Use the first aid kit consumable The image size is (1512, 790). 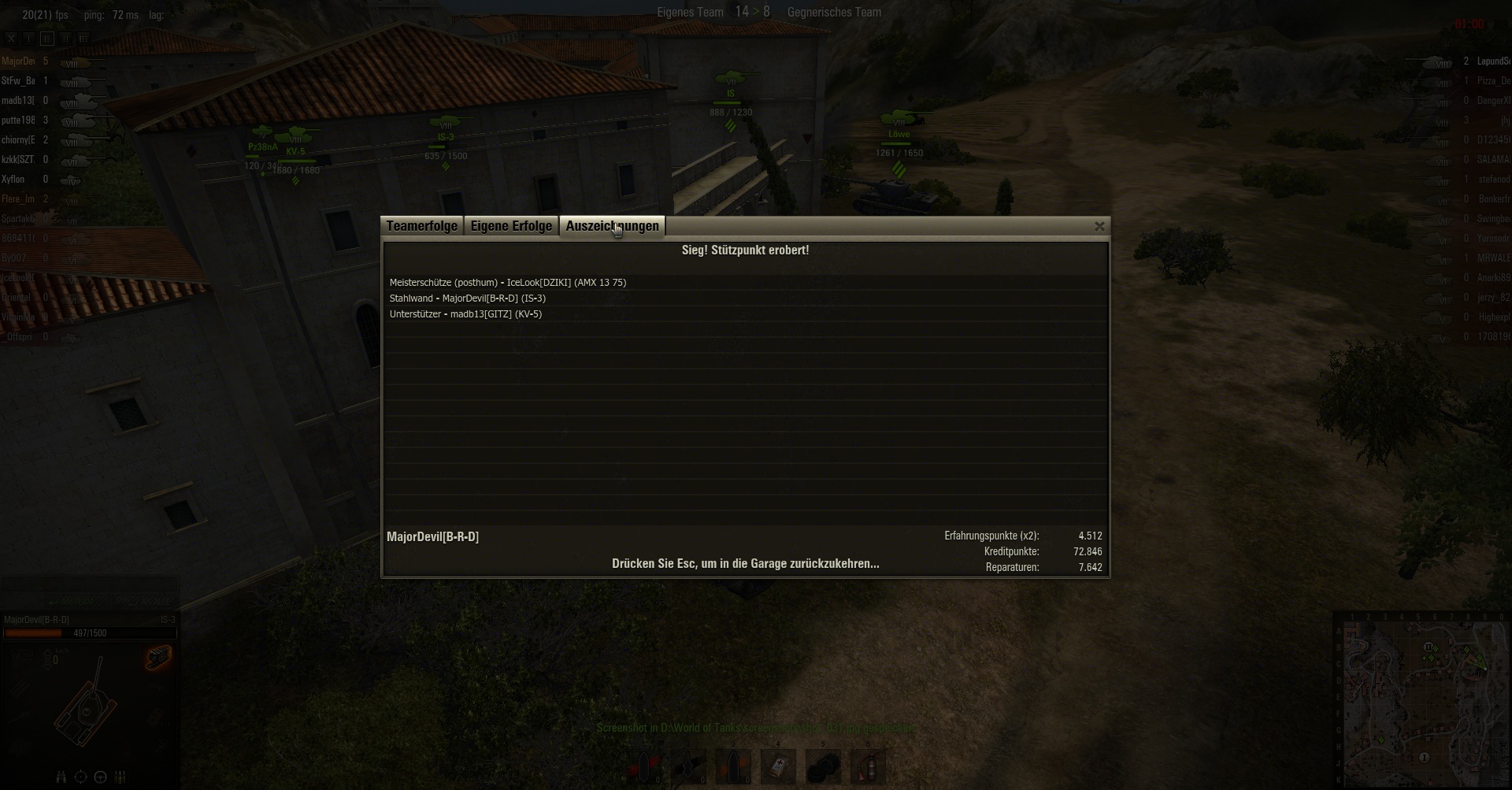tap(778, 766)
